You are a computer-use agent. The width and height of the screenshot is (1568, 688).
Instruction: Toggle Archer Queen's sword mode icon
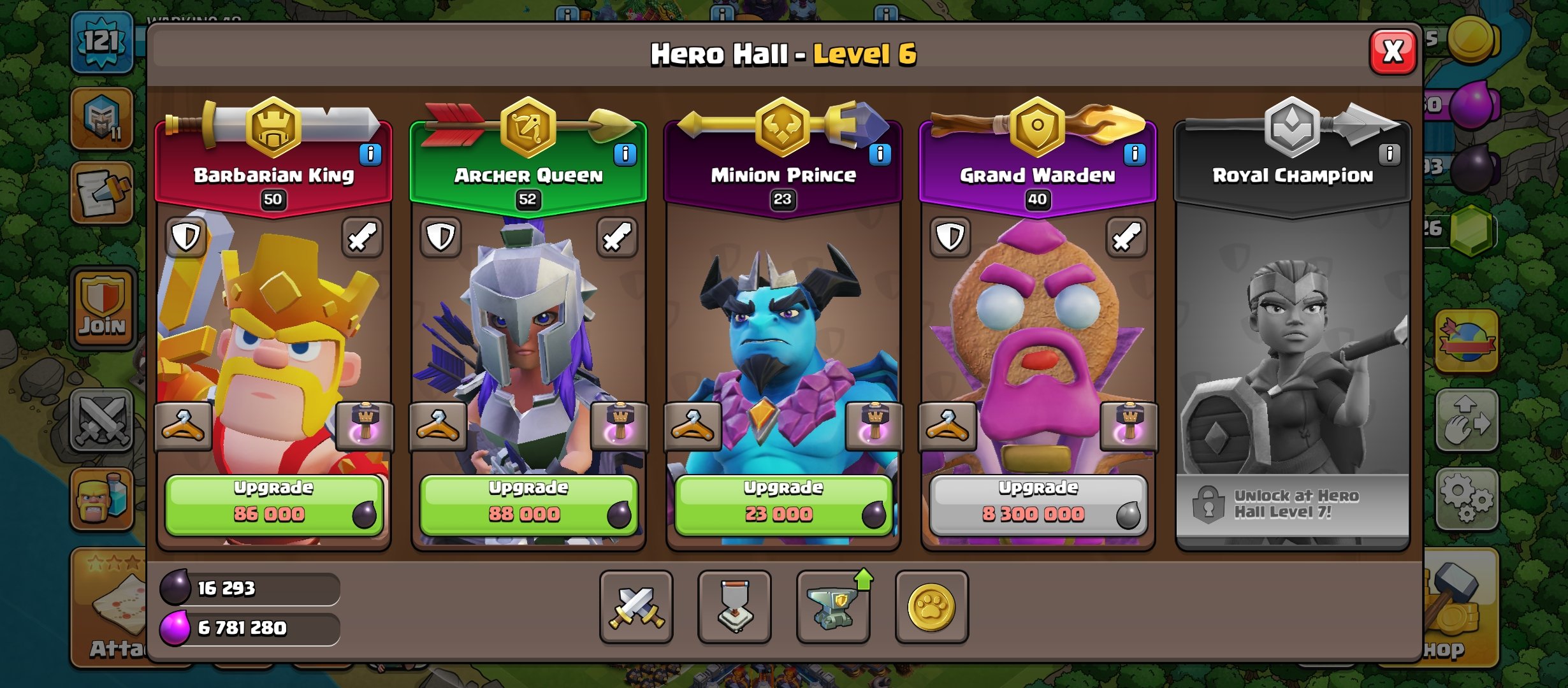click(x=617, y=238)
